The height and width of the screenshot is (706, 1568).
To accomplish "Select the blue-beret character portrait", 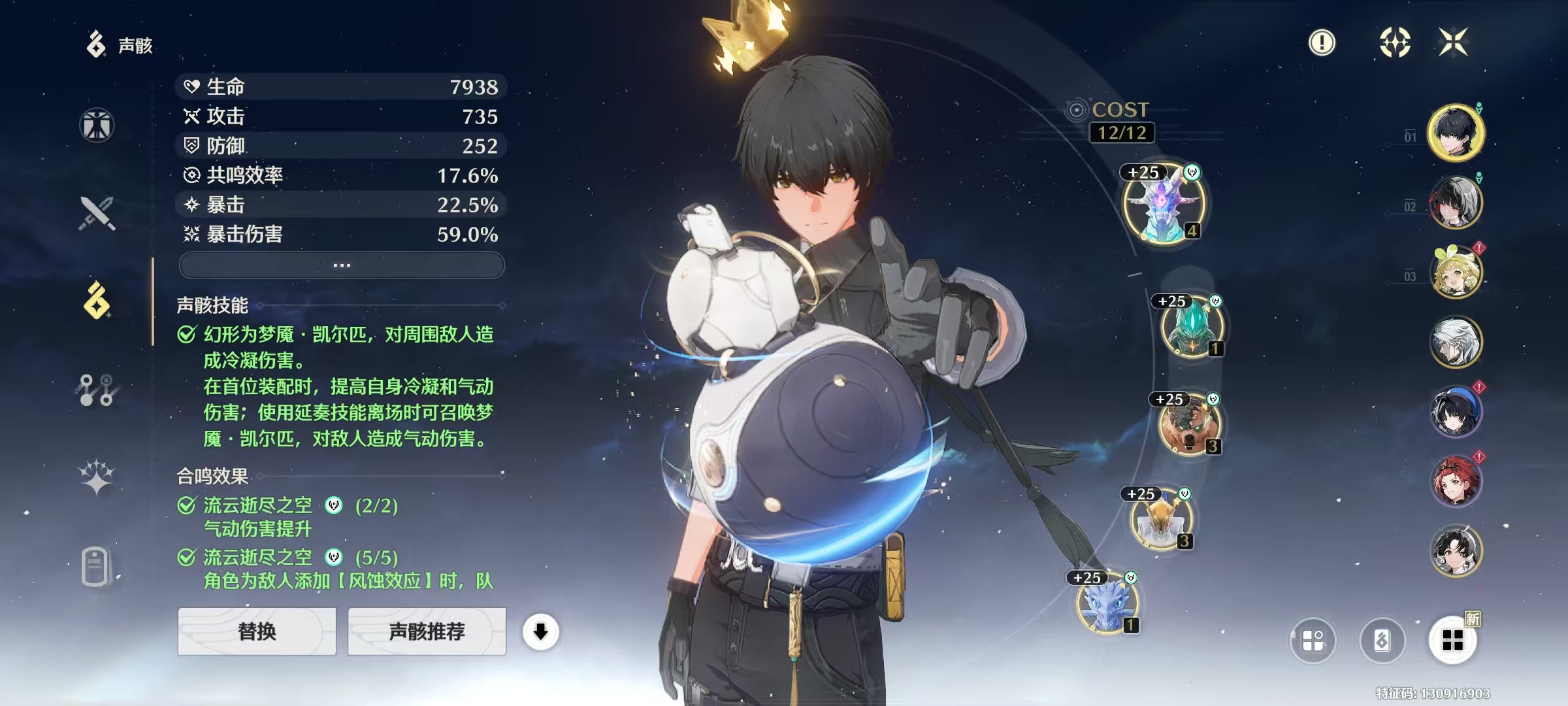I will point(1456,412).
